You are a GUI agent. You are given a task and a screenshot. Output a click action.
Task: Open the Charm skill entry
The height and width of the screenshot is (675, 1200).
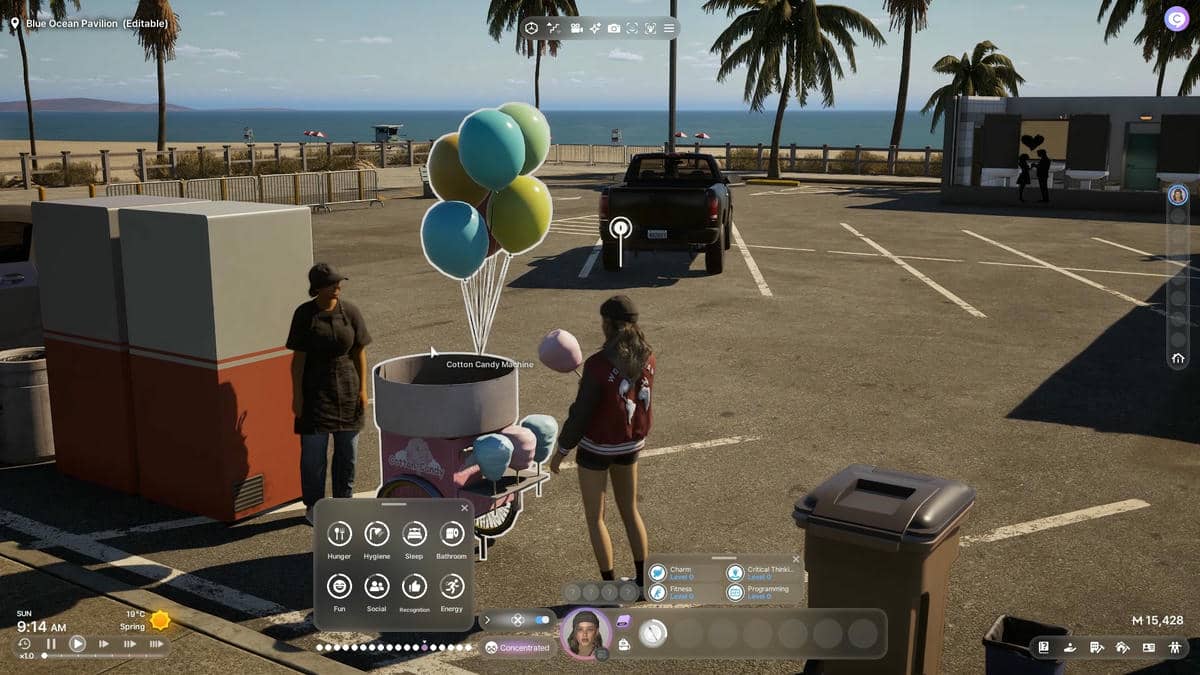click(x=657, y=573)
